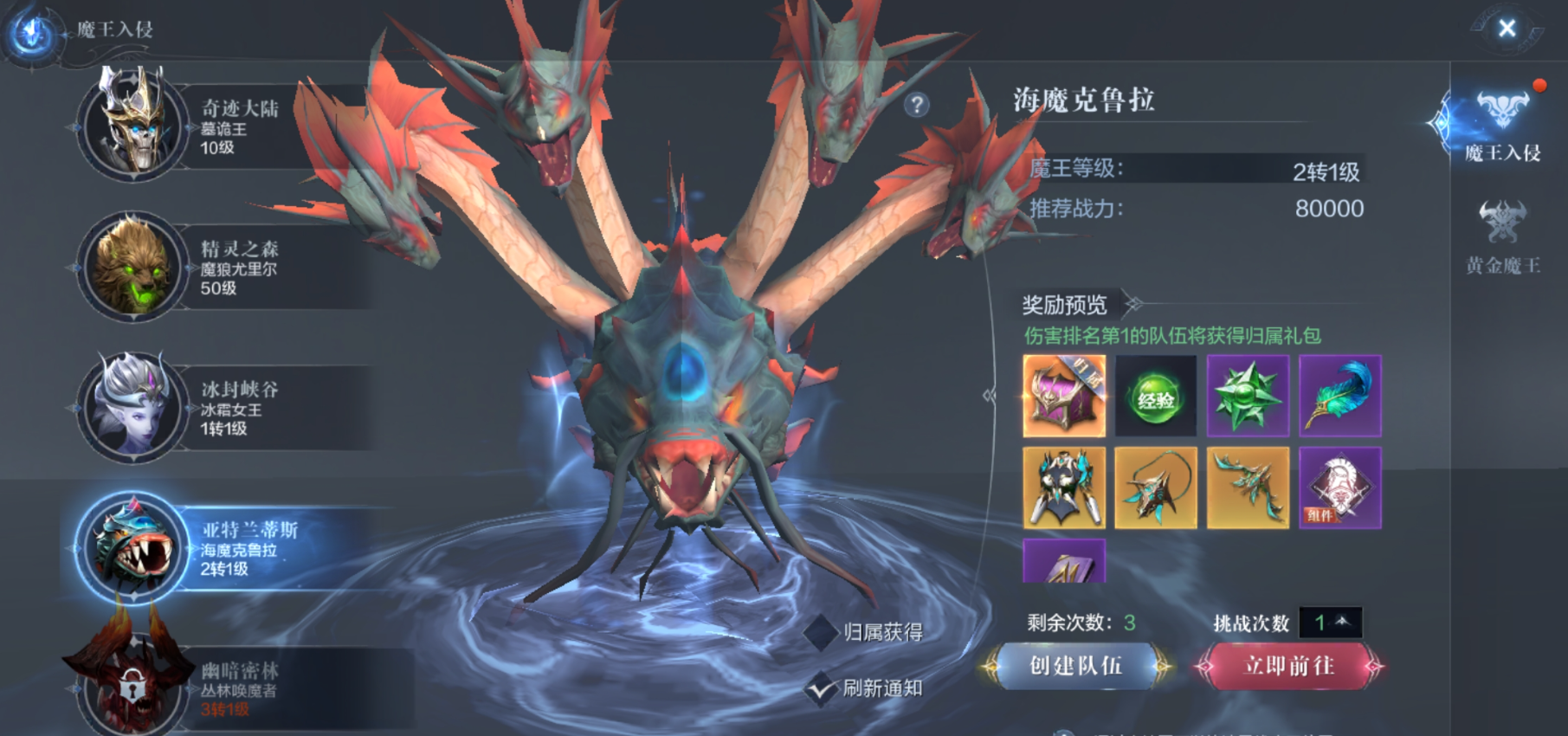The height and width of the screenshot is (736, 1568).
Task: Open the question mark help icon above boss name
Action: (916, 106)
